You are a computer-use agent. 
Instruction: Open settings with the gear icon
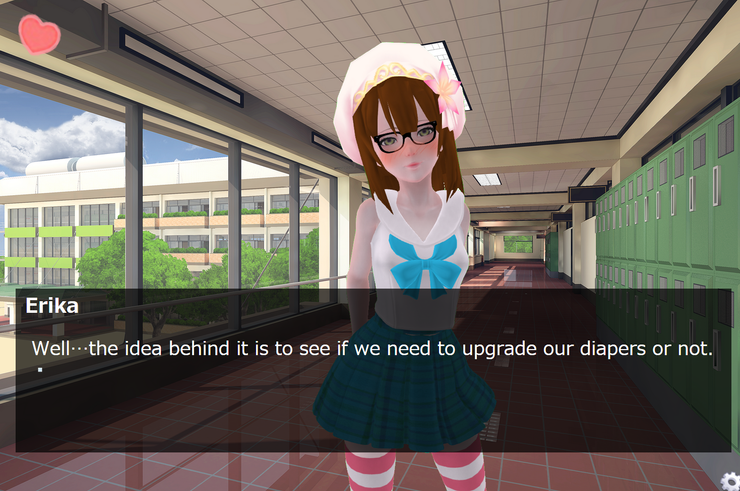point(729,480)
